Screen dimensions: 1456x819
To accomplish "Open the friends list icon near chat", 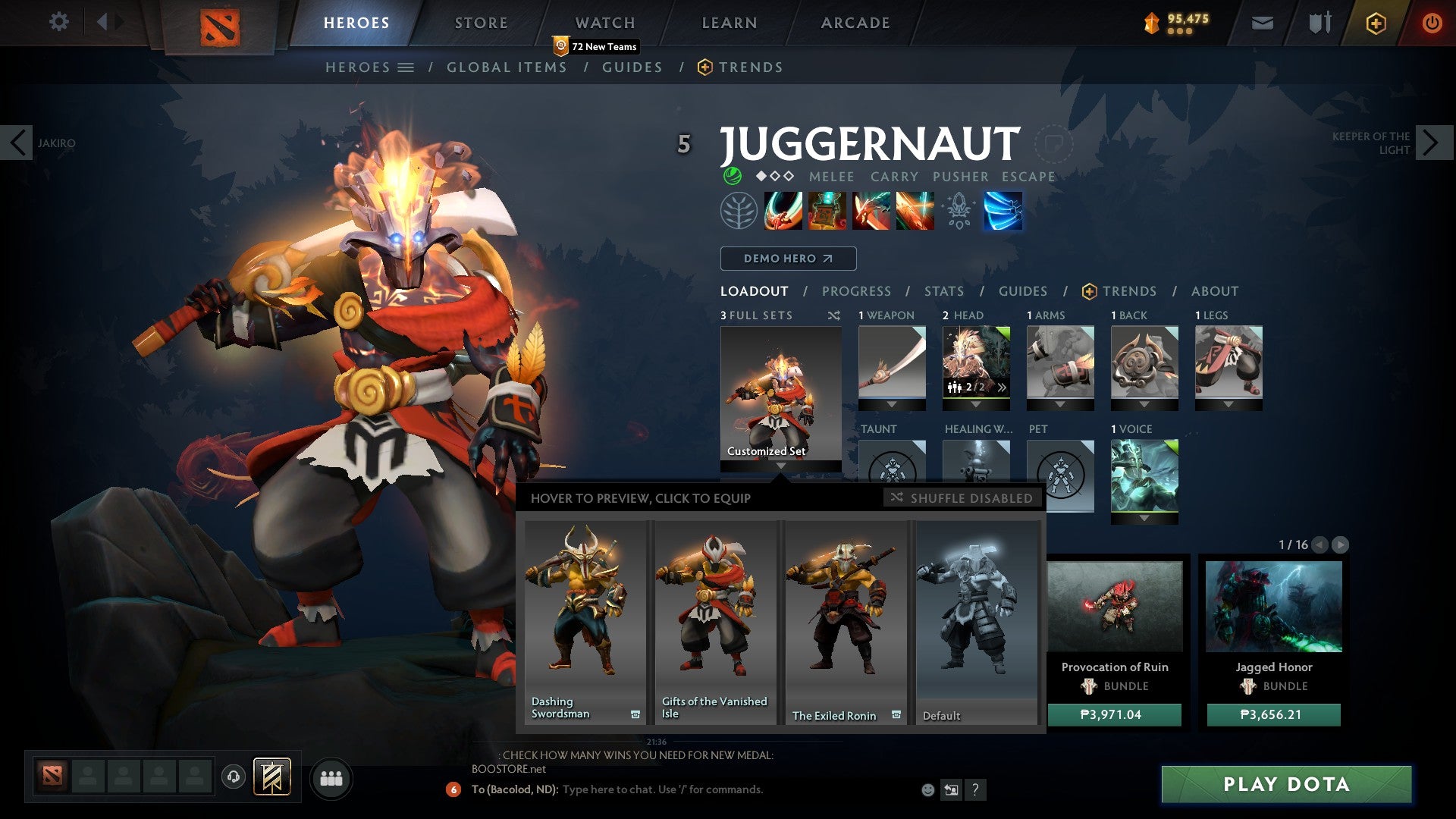I will (x=331, y=777).
